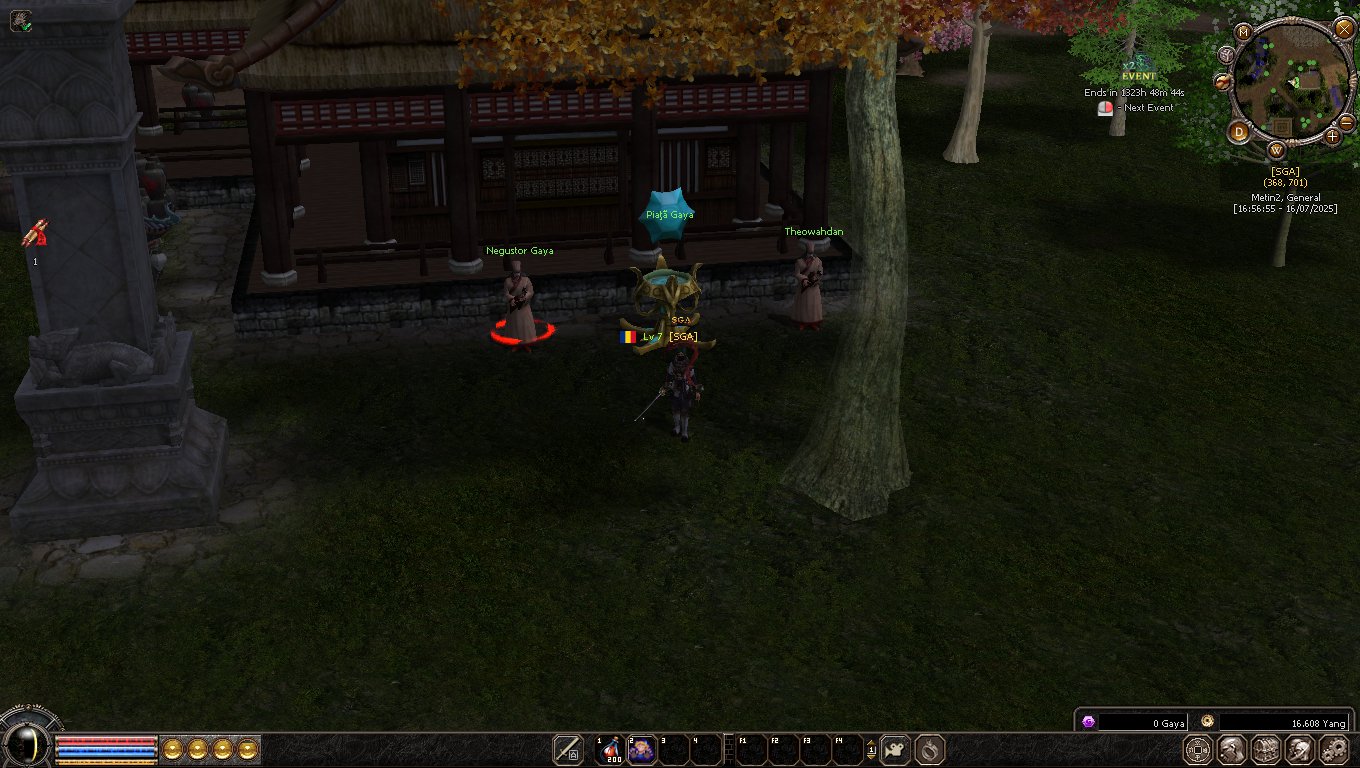The width and height of the screenshot is (1360, 768).
Task: Zoom in the minimap with plus button
Action: (1333, 137)
